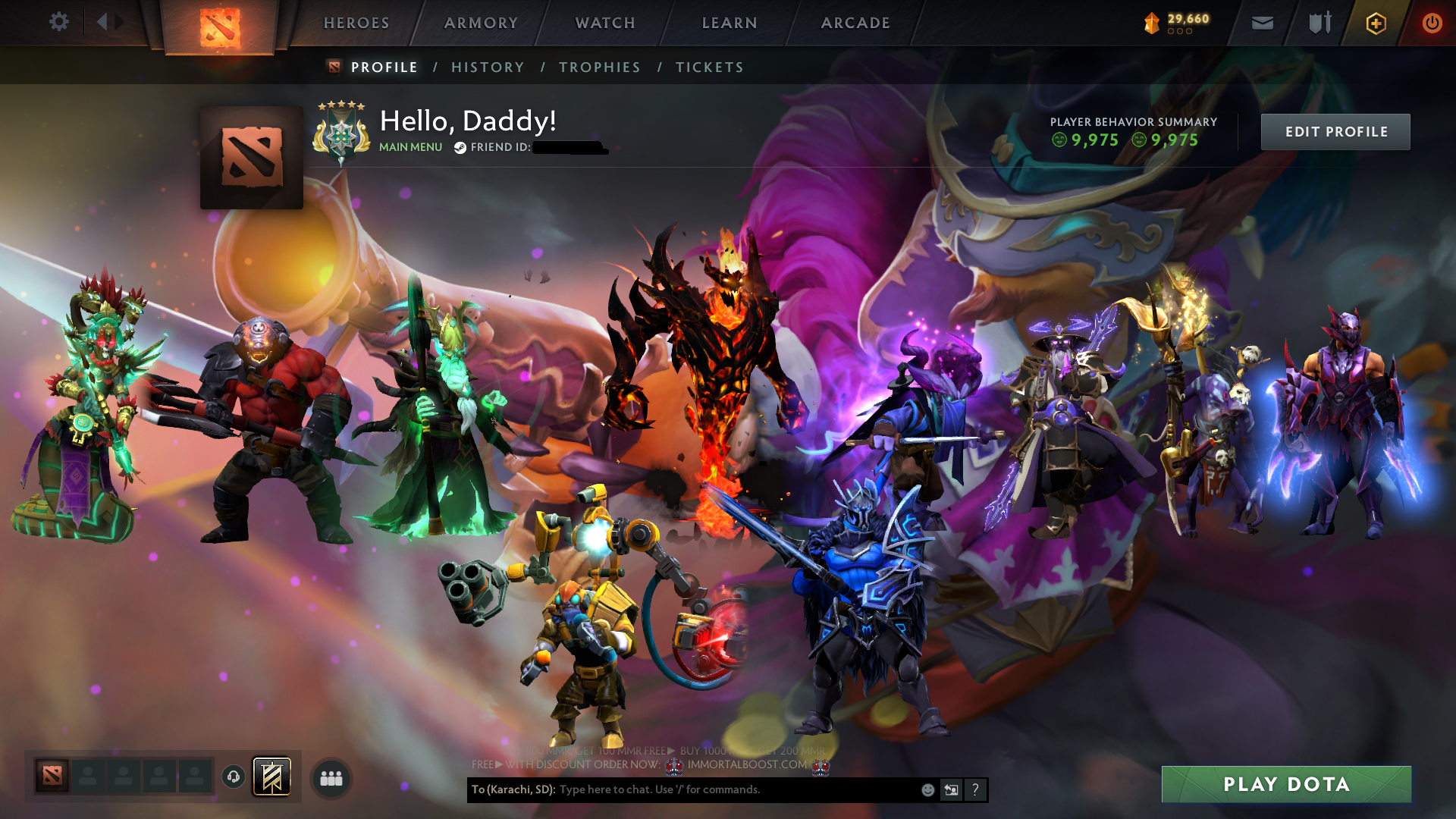Open the mail notifications icon
This screenshot has width=1456, height=819.
click(1262, 23)
